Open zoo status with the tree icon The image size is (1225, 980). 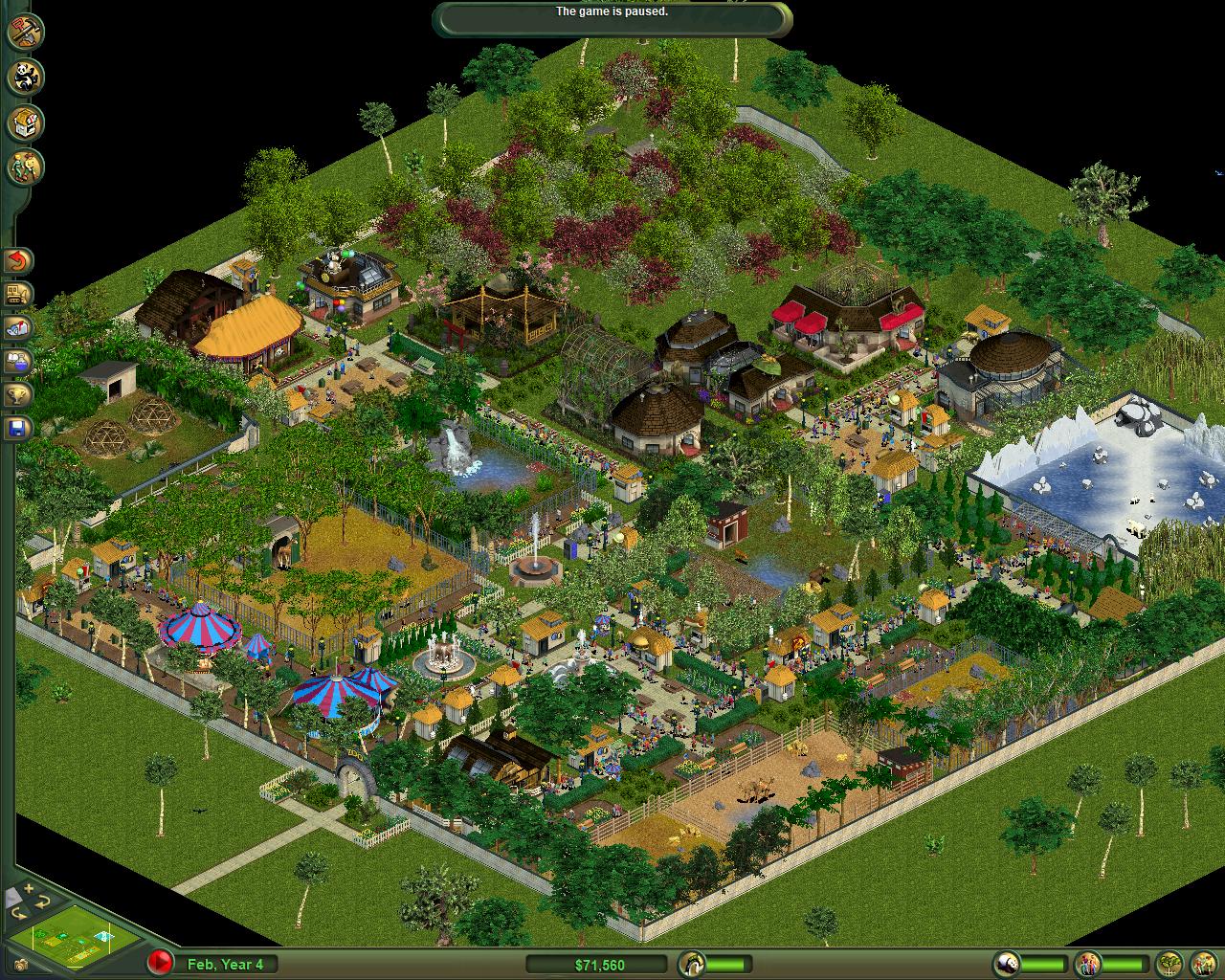(x=1168, y=965)
